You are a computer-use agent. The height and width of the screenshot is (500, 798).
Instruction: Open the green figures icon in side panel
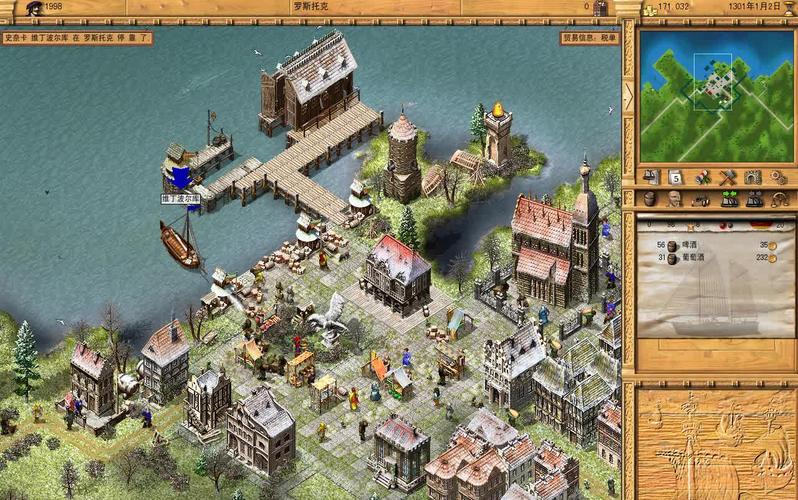tap(730, 198)
